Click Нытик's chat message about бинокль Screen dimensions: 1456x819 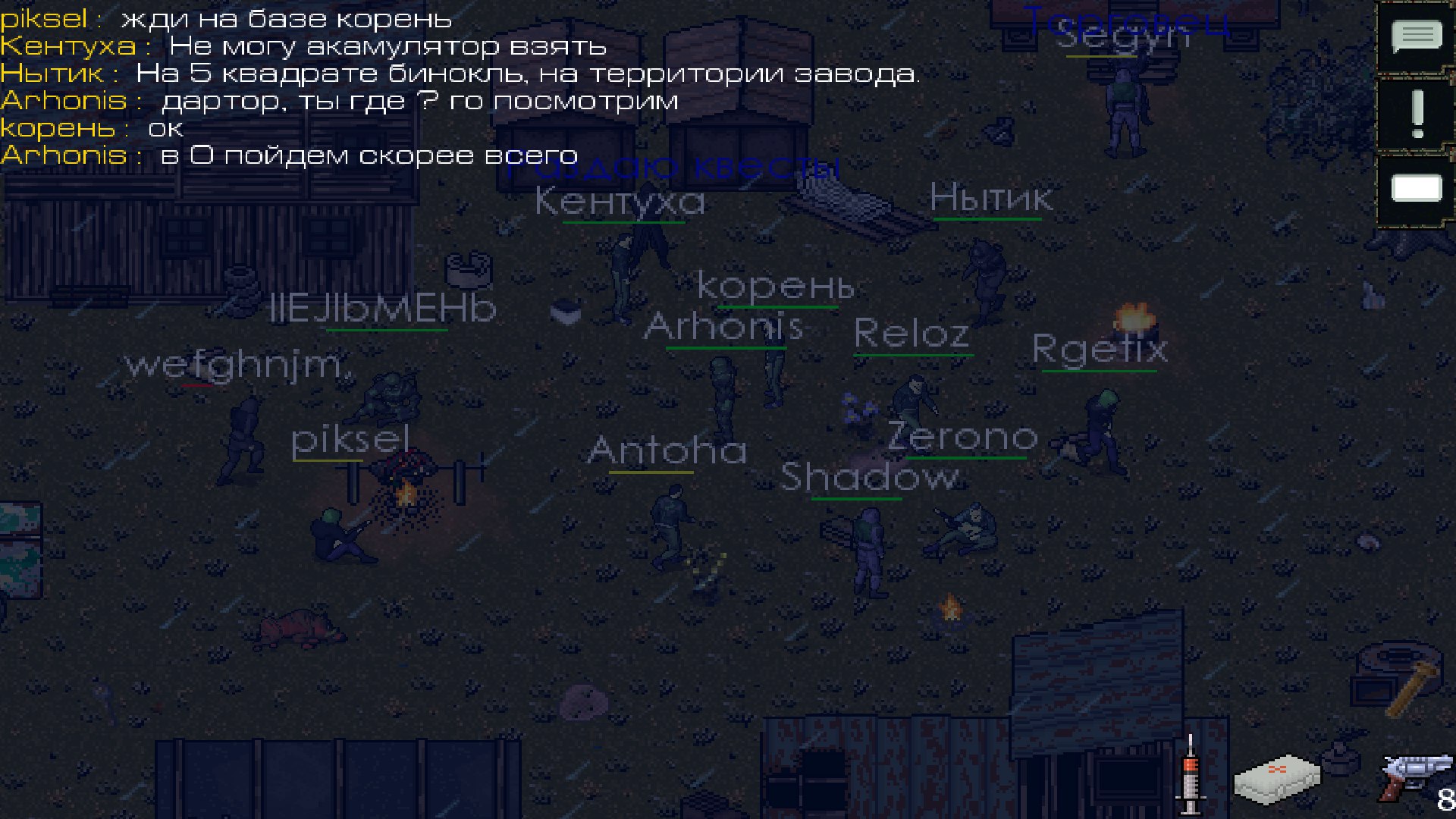click(455, 73)
